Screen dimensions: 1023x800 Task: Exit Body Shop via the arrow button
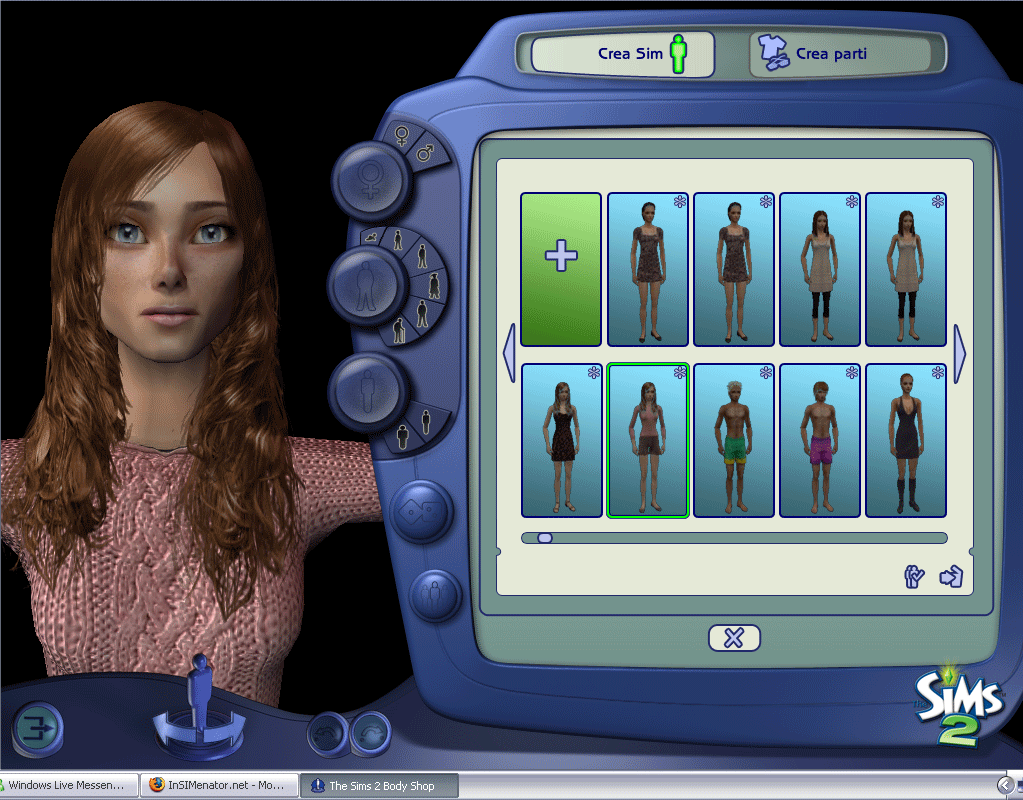tap(38, 726)
